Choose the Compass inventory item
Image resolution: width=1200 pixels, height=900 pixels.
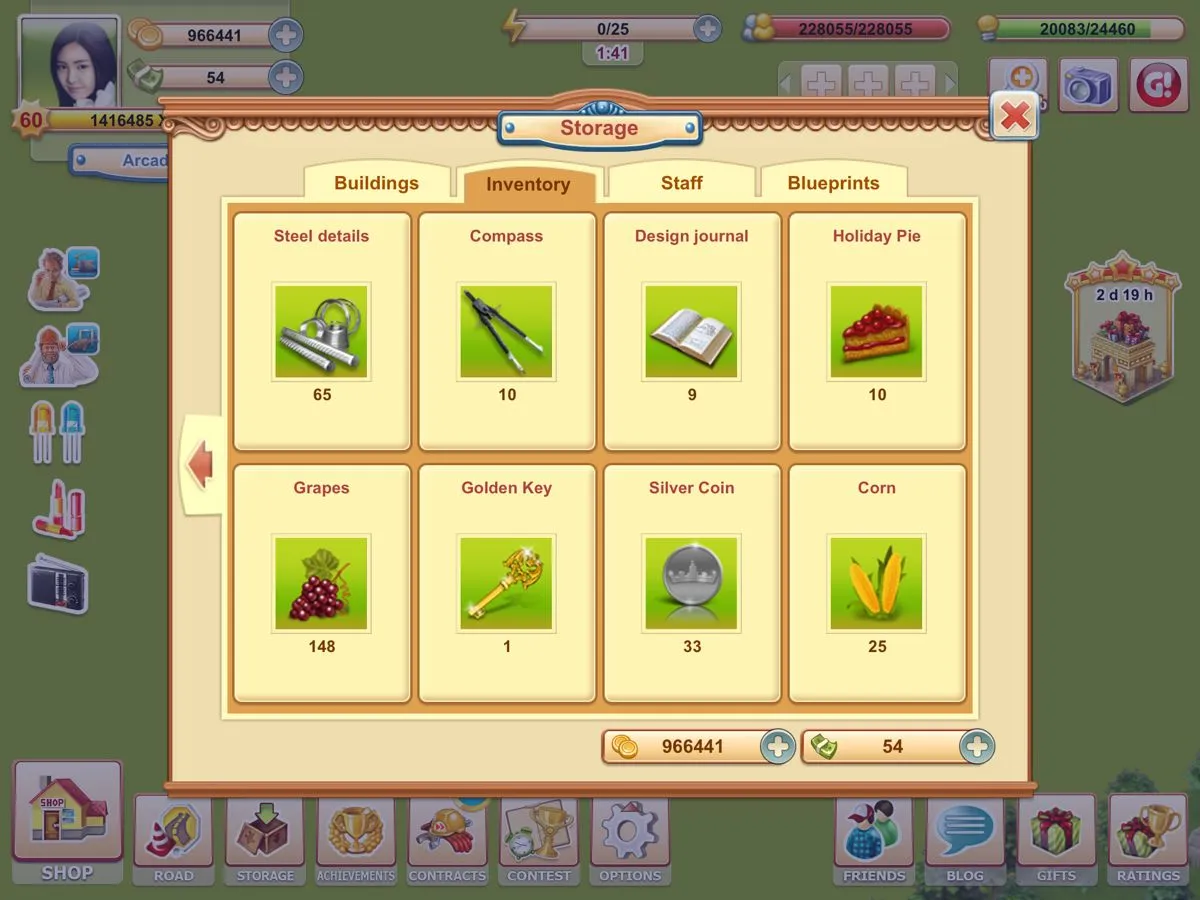click(x=507, y=331)
